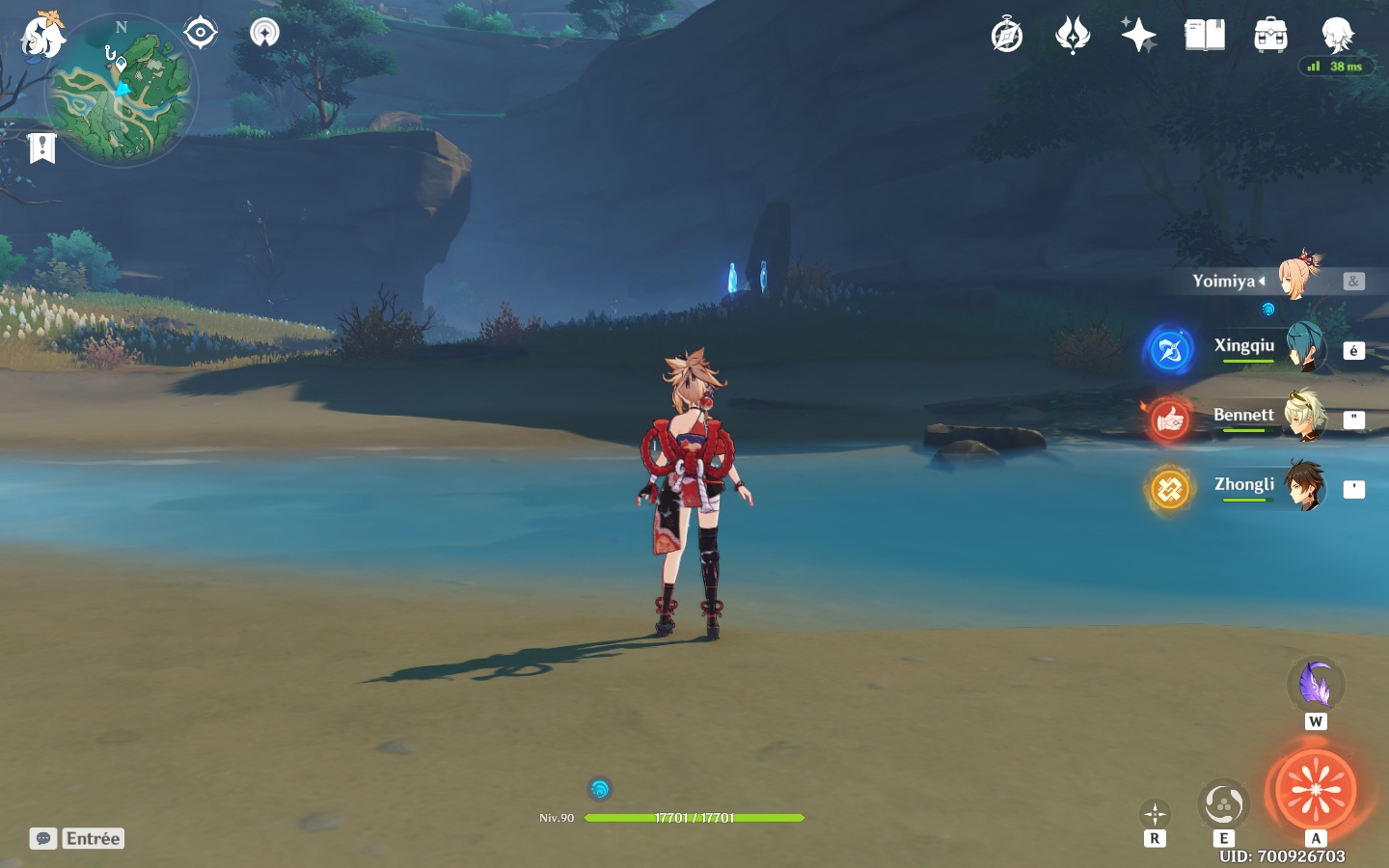Open the chat with Entrée button
Viewport: 1389px width, 868px height.
coord(77,838)
